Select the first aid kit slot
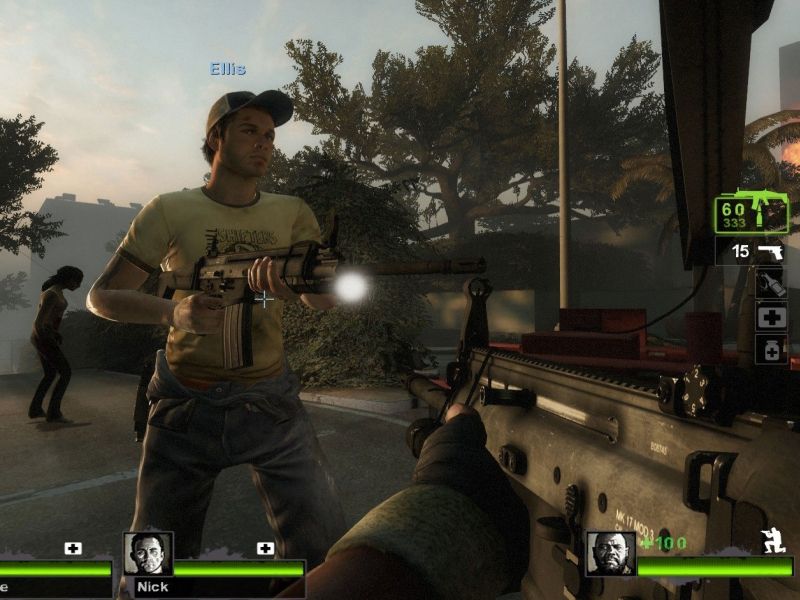Viewport: 800px width, 600px height. [771, 317]
